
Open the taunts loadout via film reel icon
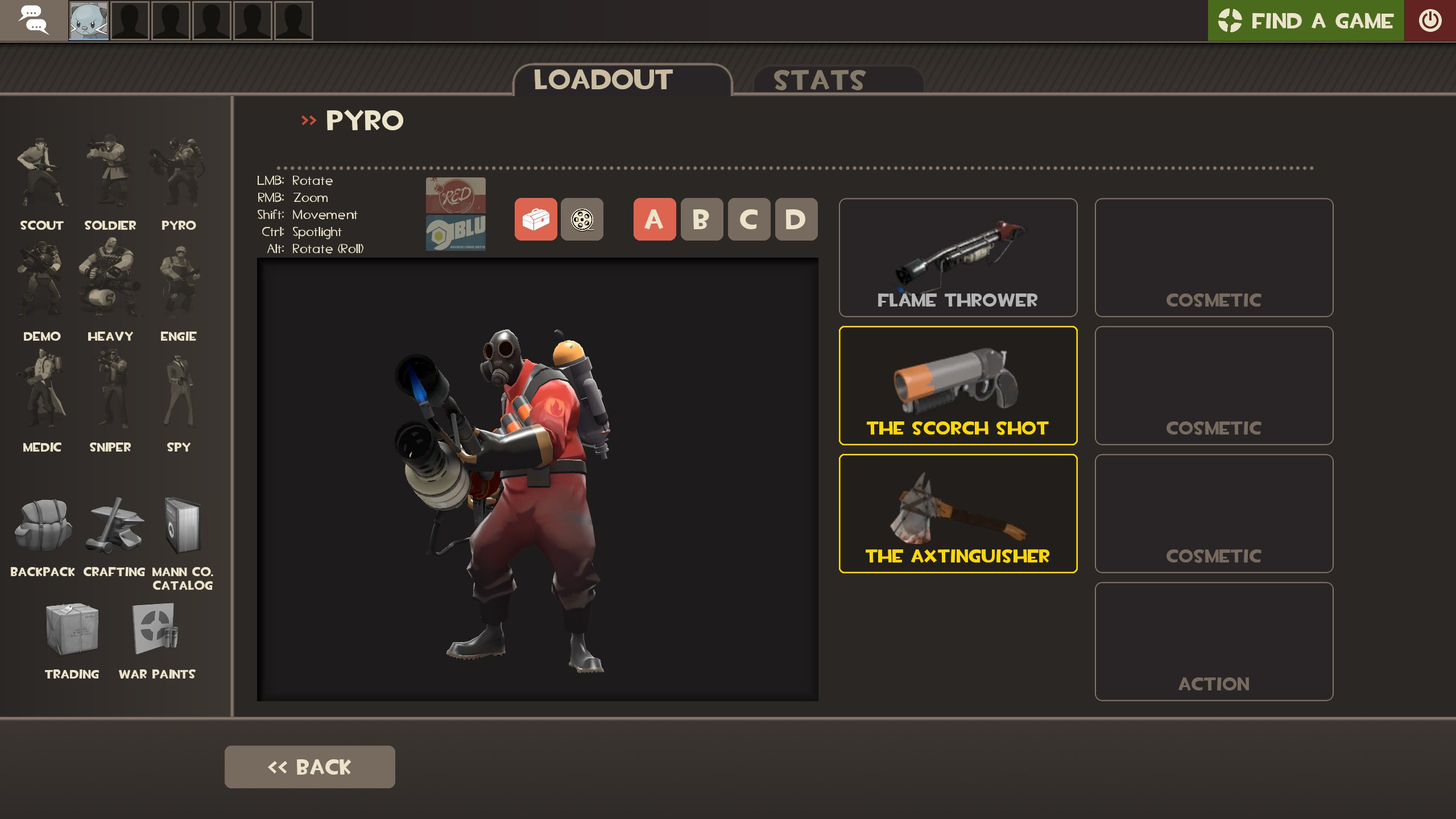pyautogui.click(x=582, y=220)
